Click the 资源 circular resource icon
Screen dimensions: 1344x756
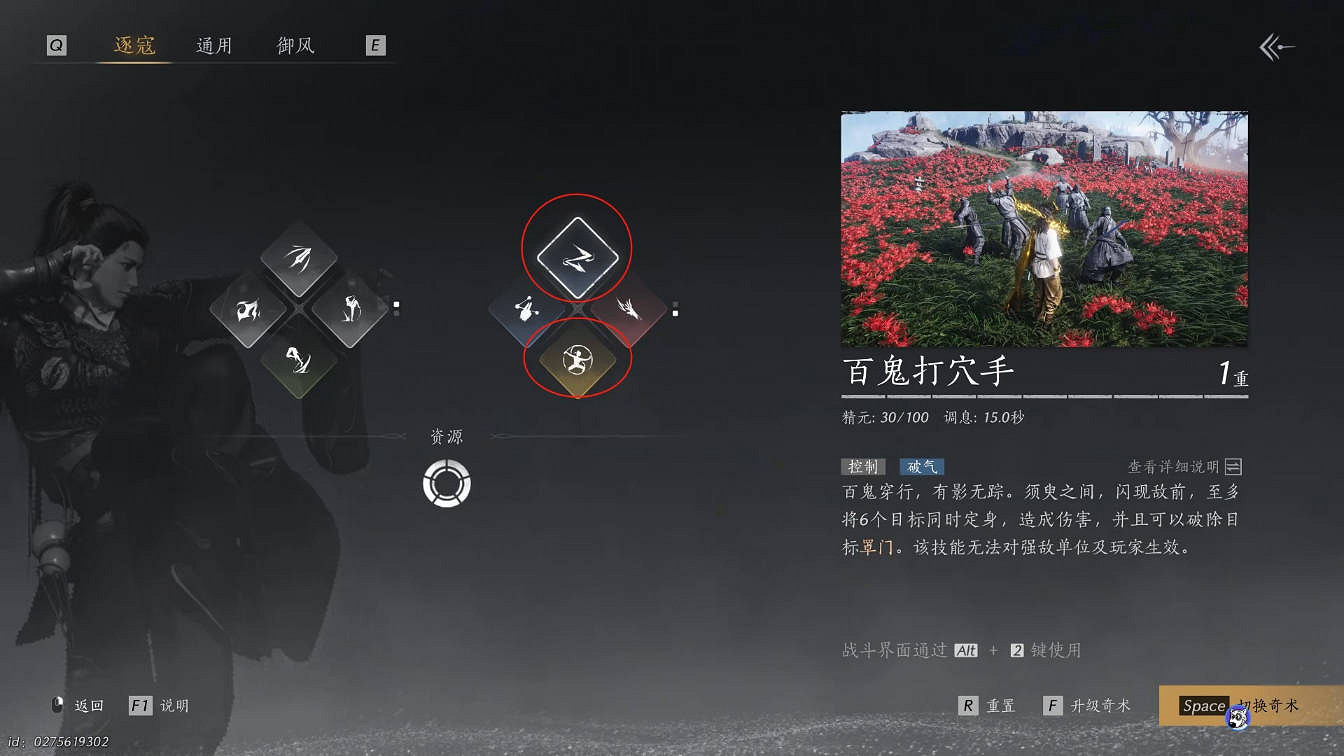(445, 482)
